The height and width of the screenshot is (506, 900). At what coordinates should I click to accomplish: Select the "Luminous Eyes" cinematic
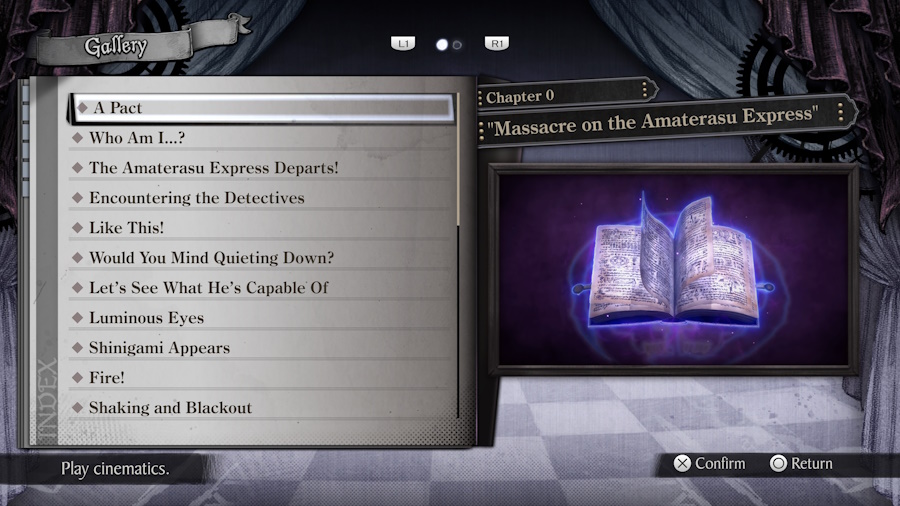click(x=146, y=318)
